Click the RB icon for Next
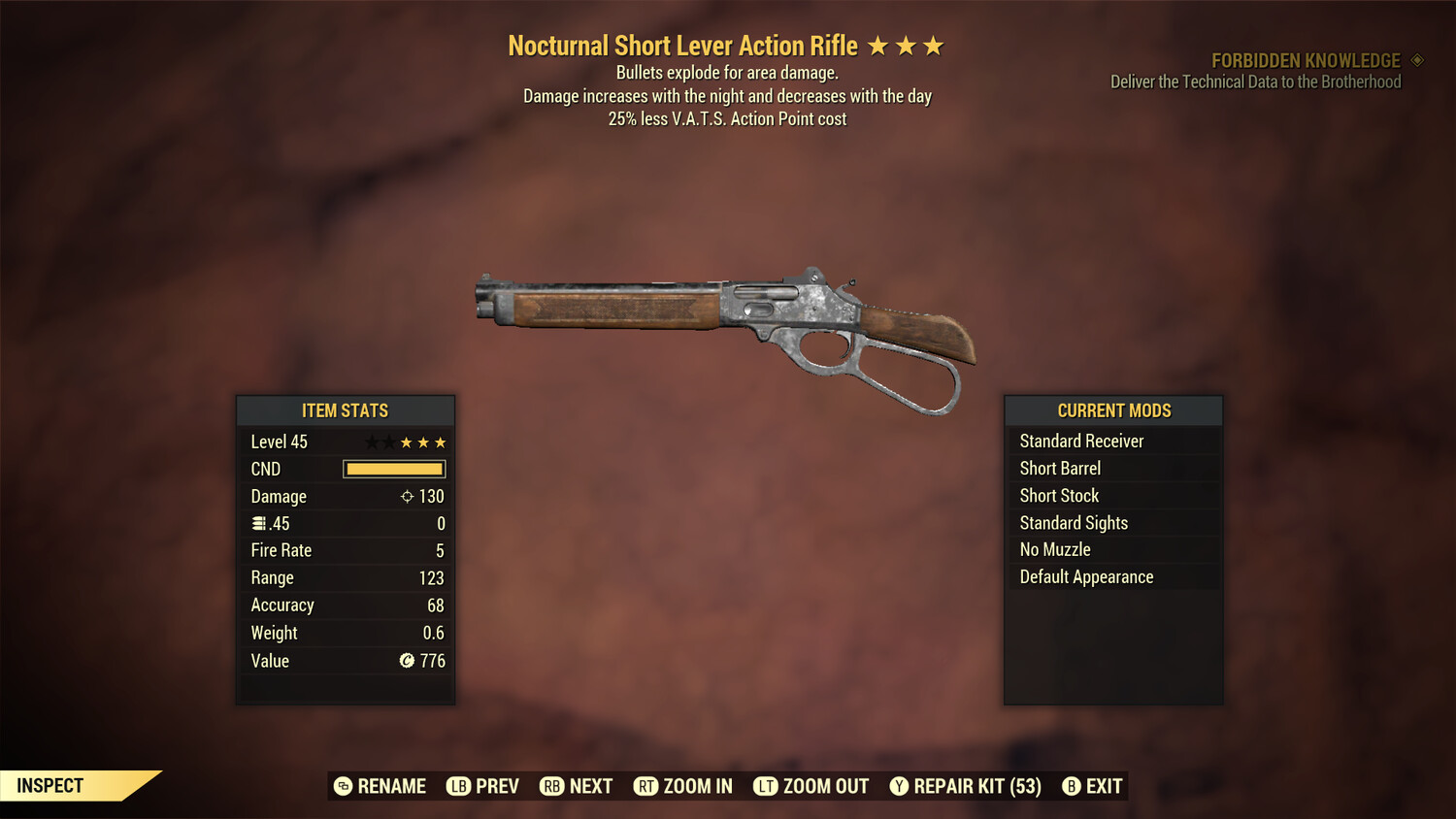1456x819 pixels. coord(551,786)
